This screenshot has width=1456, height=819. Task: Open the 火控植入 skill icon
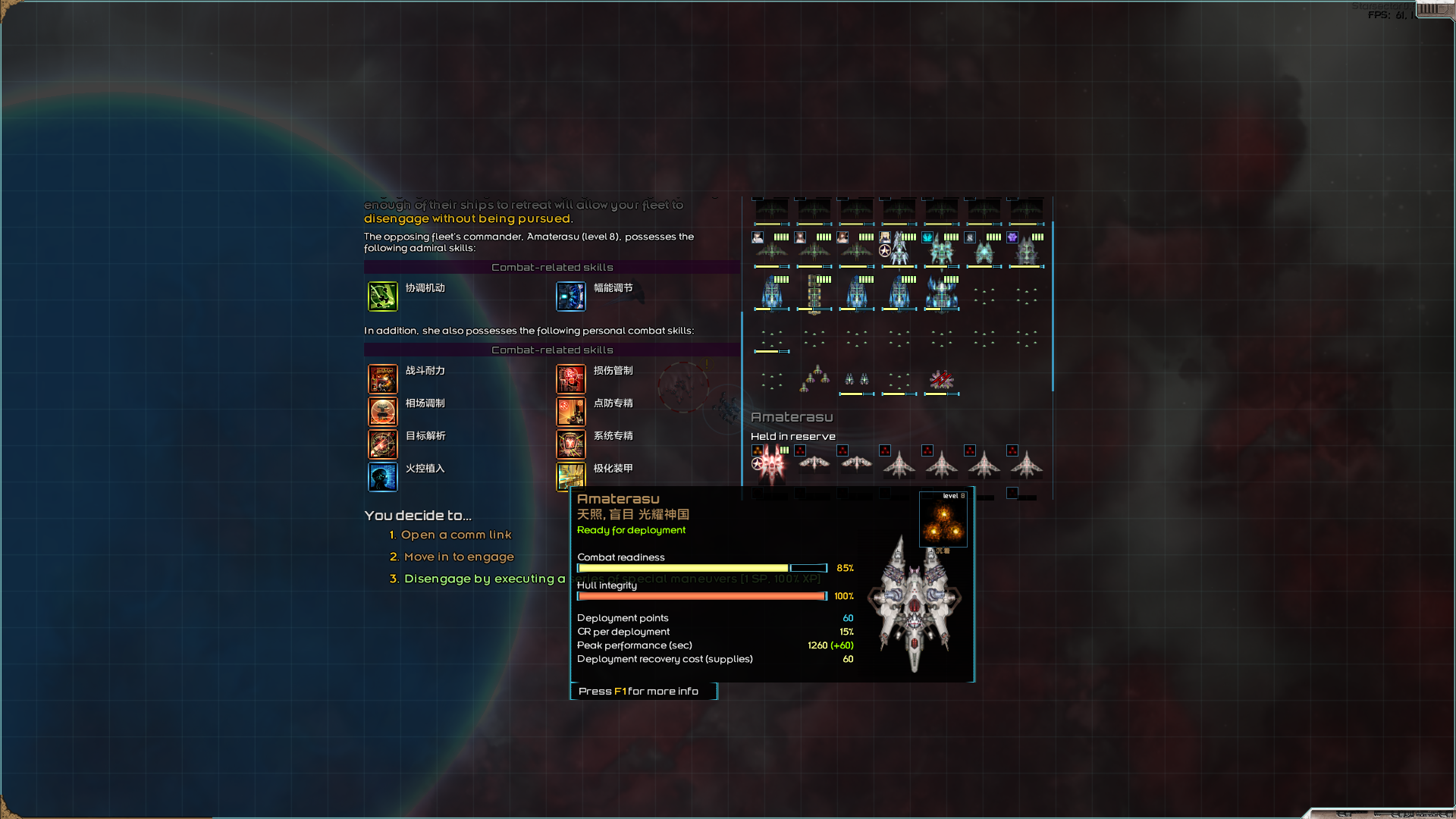point(383,477)
